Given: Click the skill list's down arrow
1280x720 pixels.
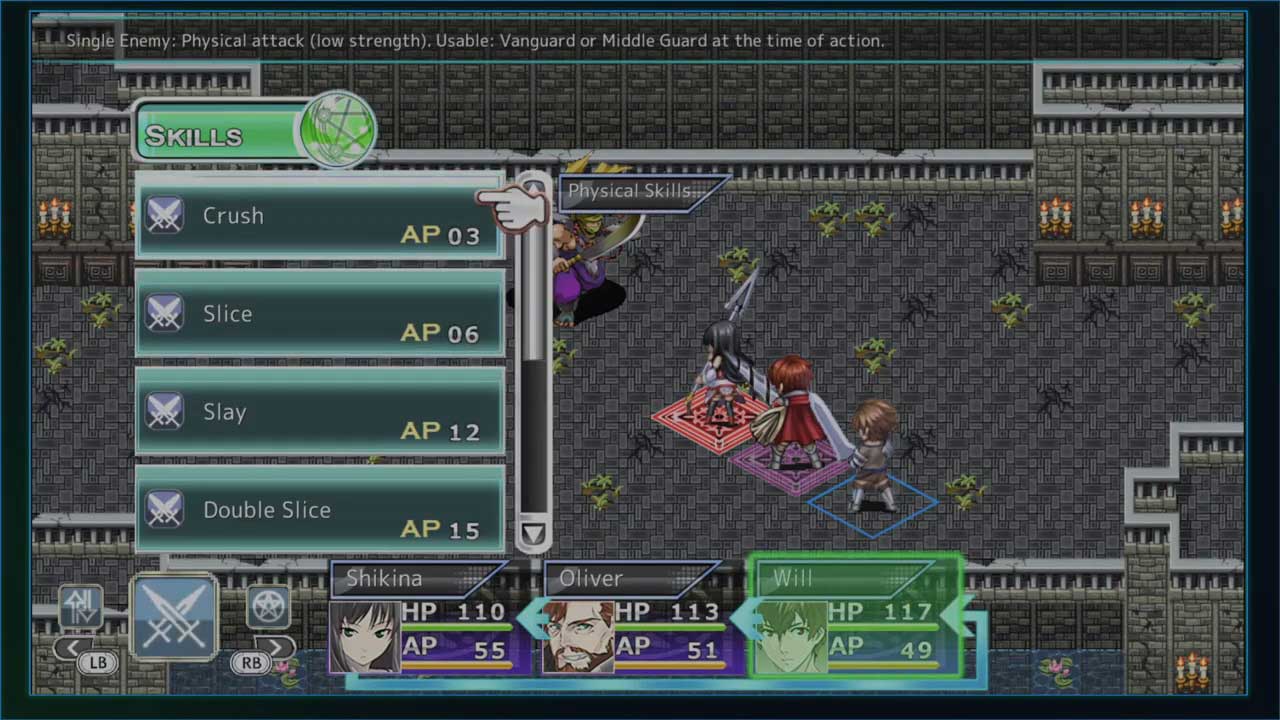Looking at the screenshot, I should (533, 534).
